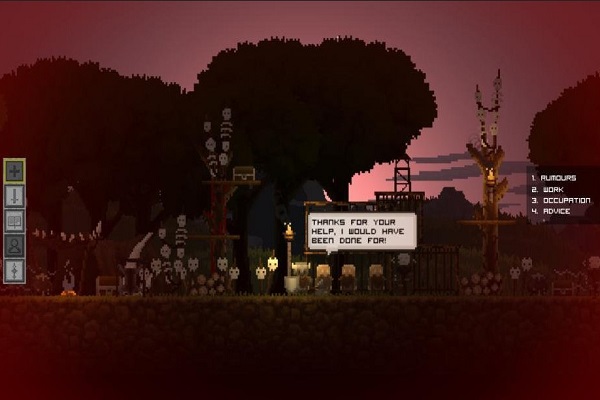Choose the Work dialogue option
Image resolution: width=600 pixels, height=400 pixels.
click(551, 189)
